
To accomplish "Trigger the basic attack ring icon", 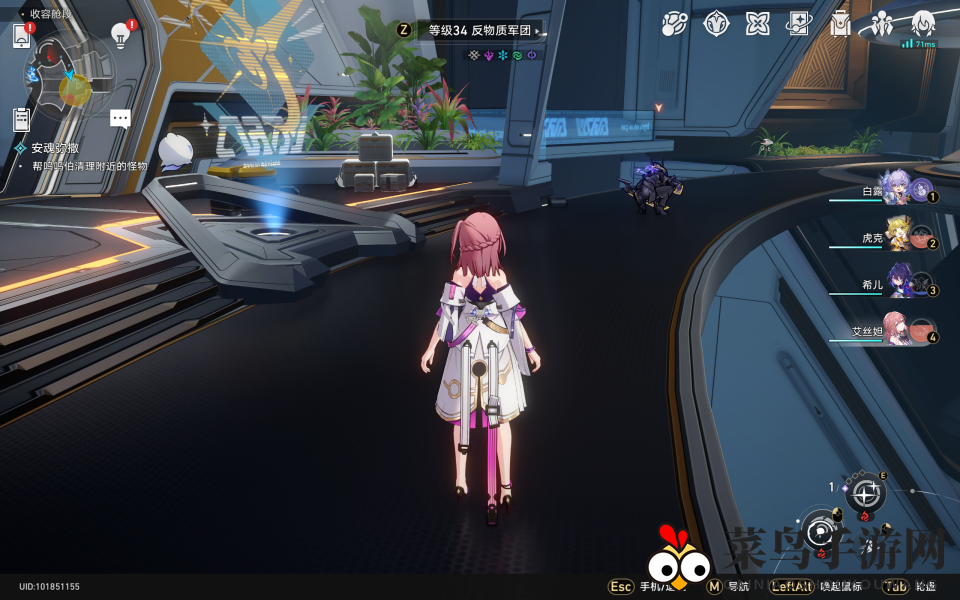I will [822, 528].
